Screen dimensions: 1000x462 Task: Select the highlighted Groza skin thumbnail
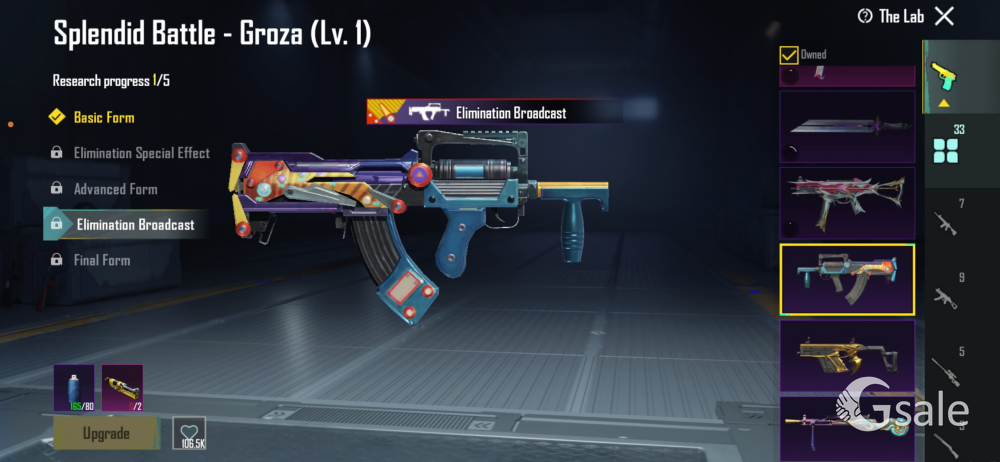pos(847,279)
